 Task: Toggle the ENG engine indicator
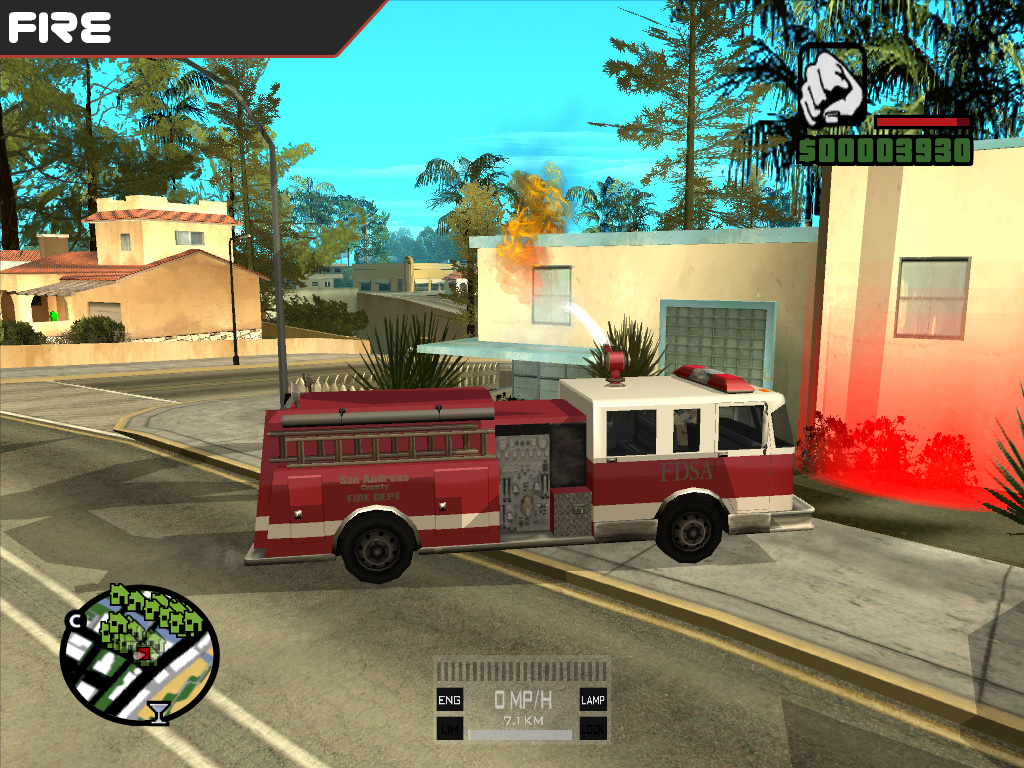[x=450, y=700]
